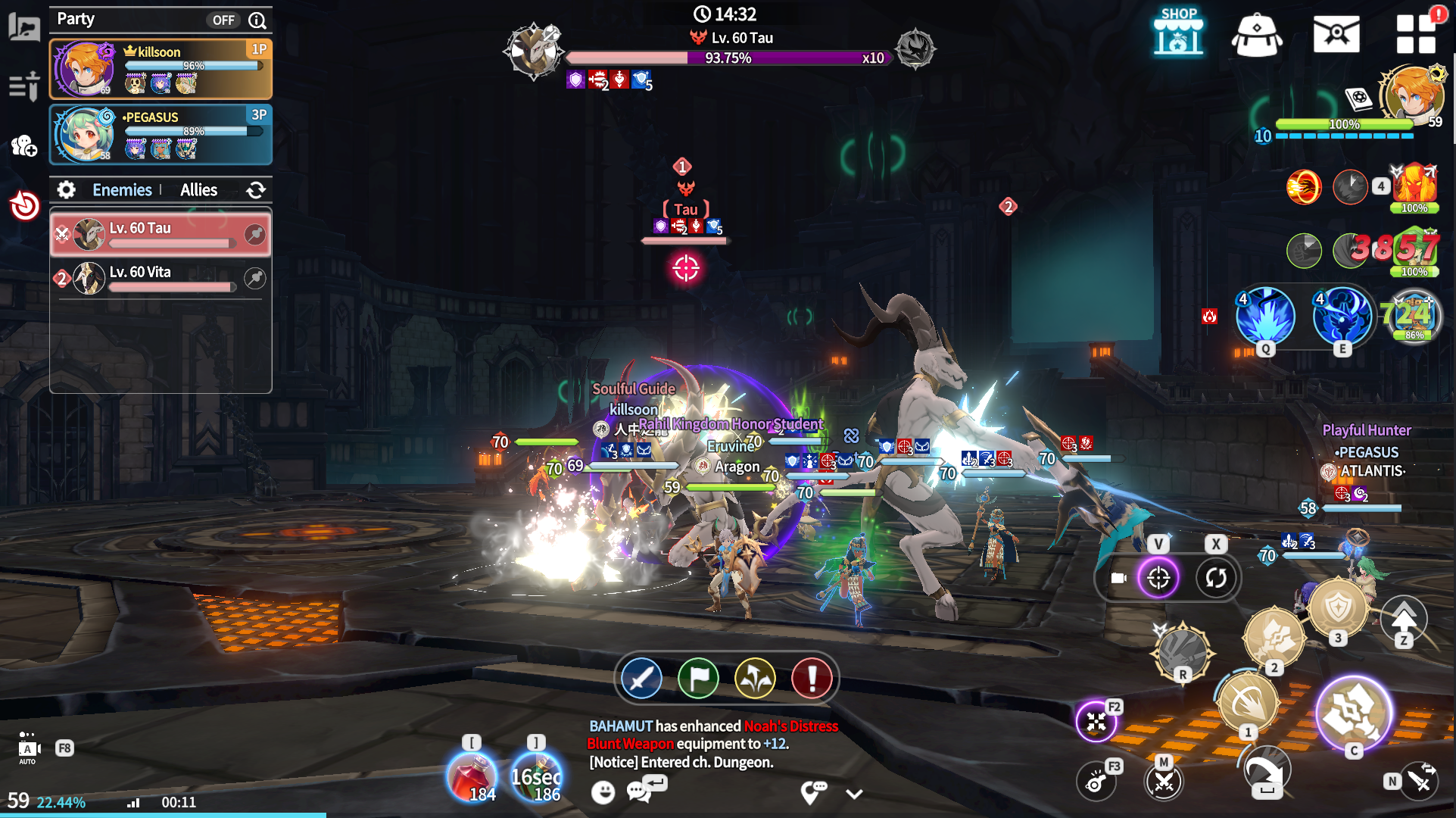The image size is (1456, 818).
Task: Open the emoji emote menu
Action: [x=603, y=792]
